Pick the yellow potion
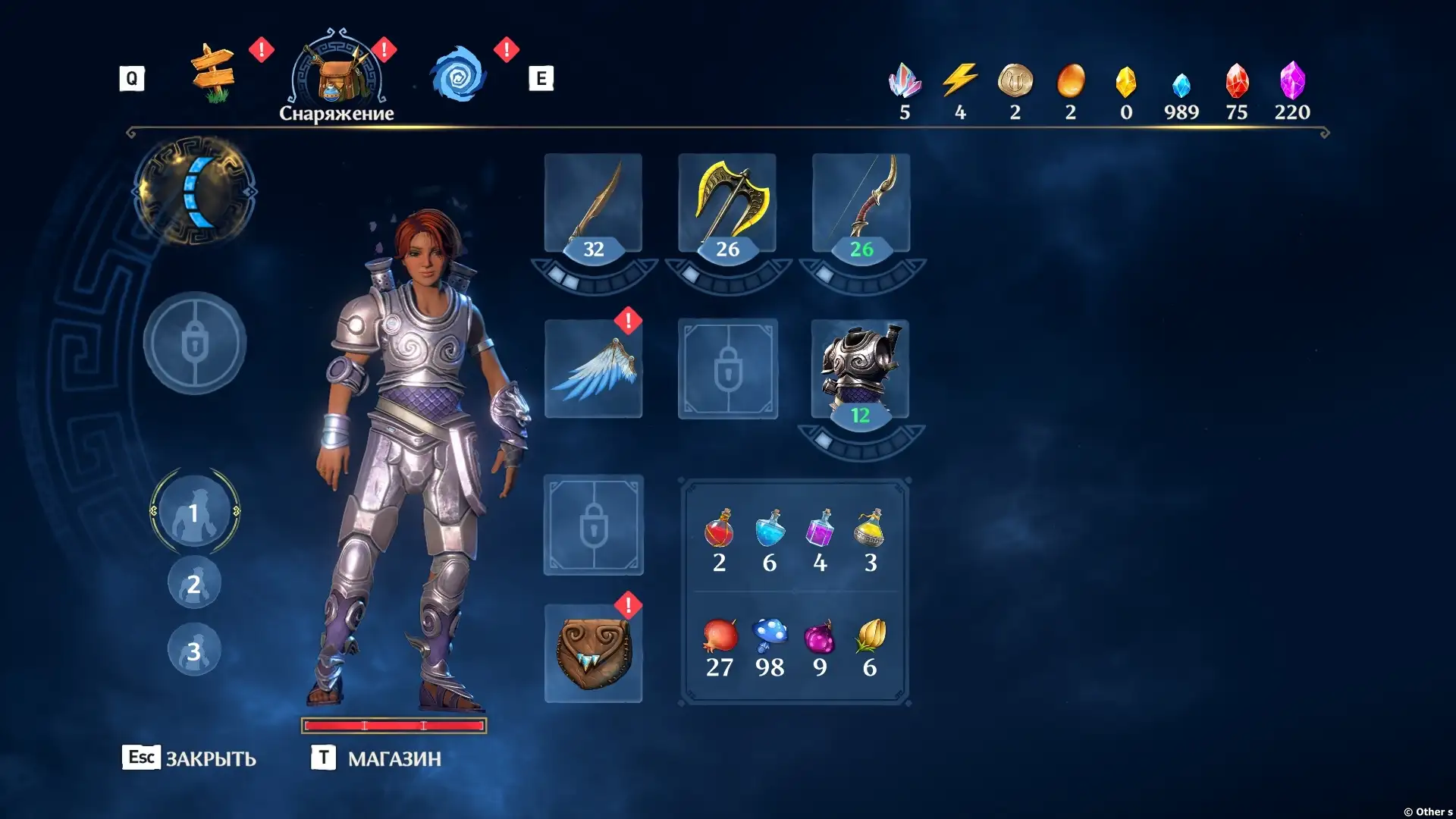Image resolution: width=1456 pixels, height=819 pixels. (870, 529)
